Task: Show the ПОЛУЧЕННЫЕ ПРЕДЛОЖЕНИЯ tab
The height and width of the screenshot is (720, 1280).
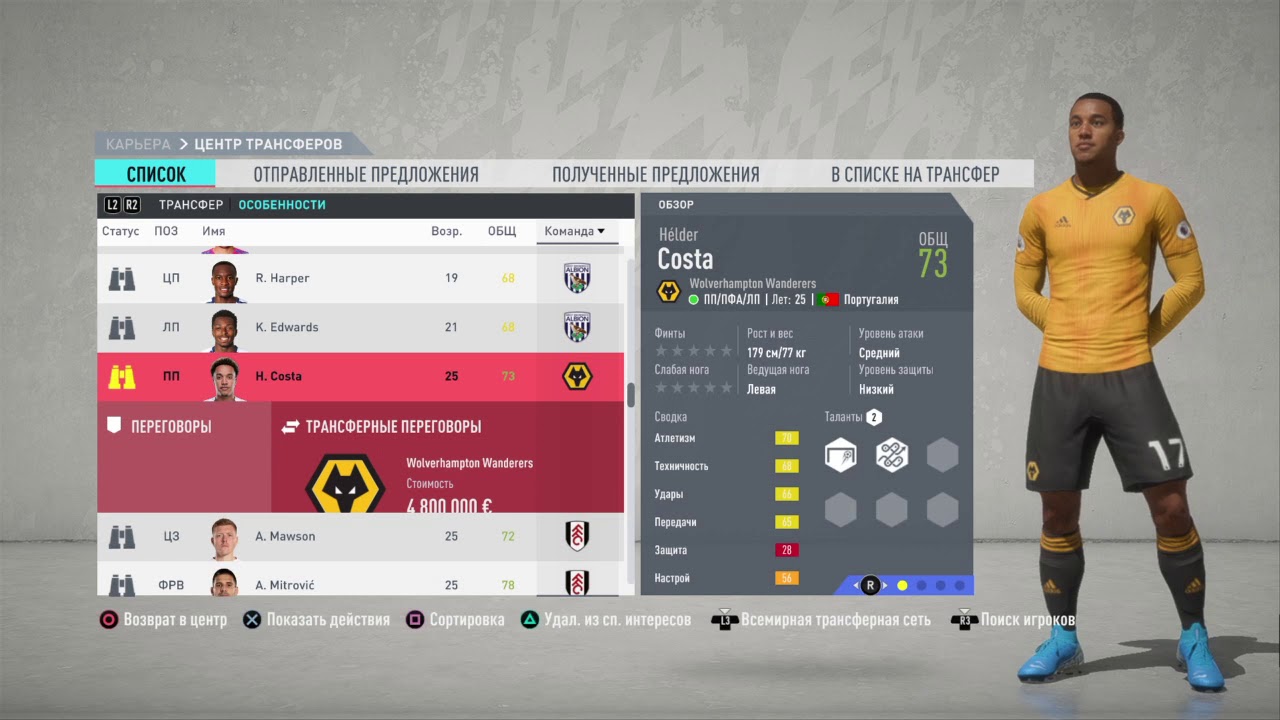Action: point(655,174)
